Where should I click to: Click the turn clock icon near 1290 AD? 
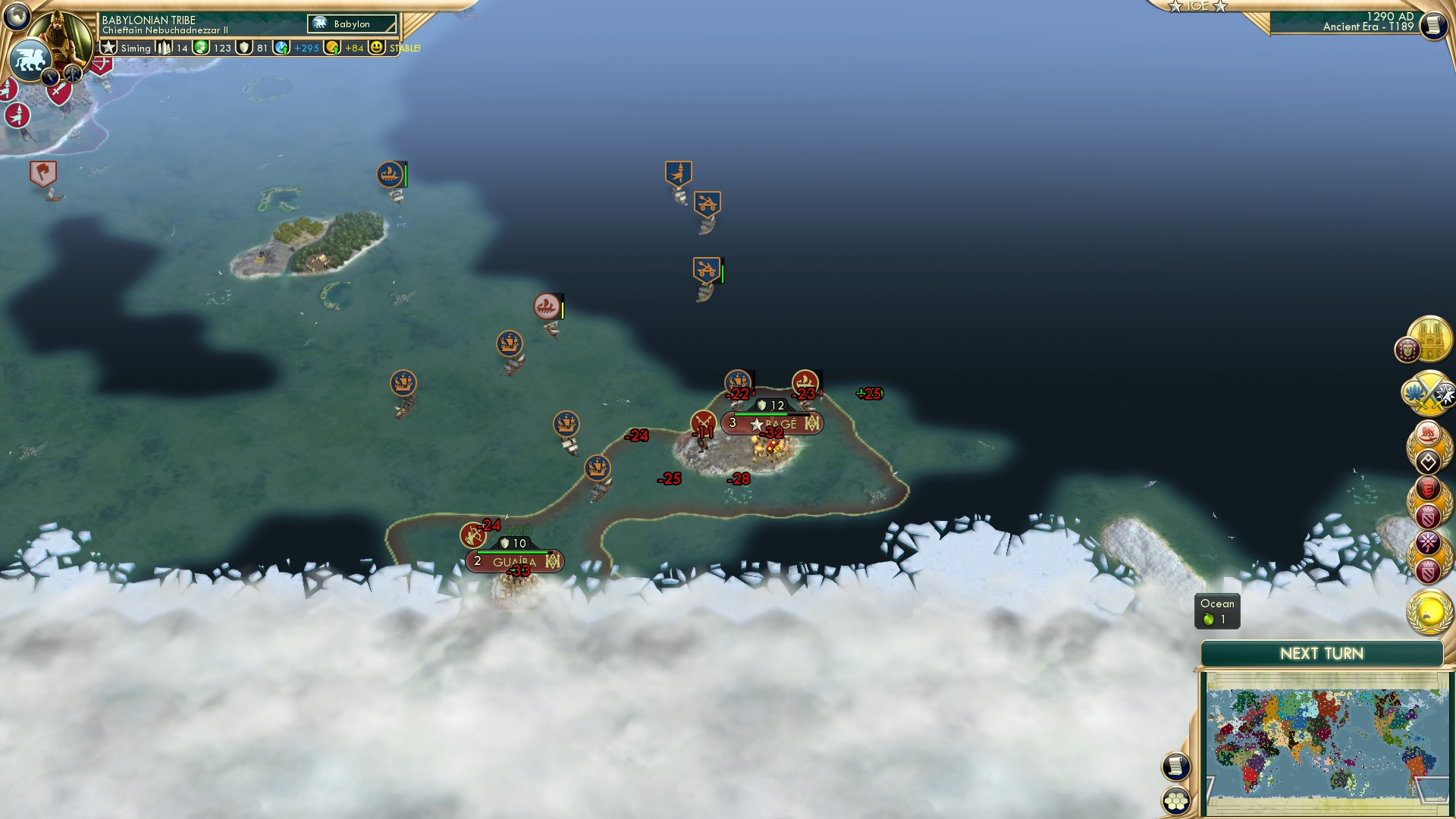point(1432,25)
